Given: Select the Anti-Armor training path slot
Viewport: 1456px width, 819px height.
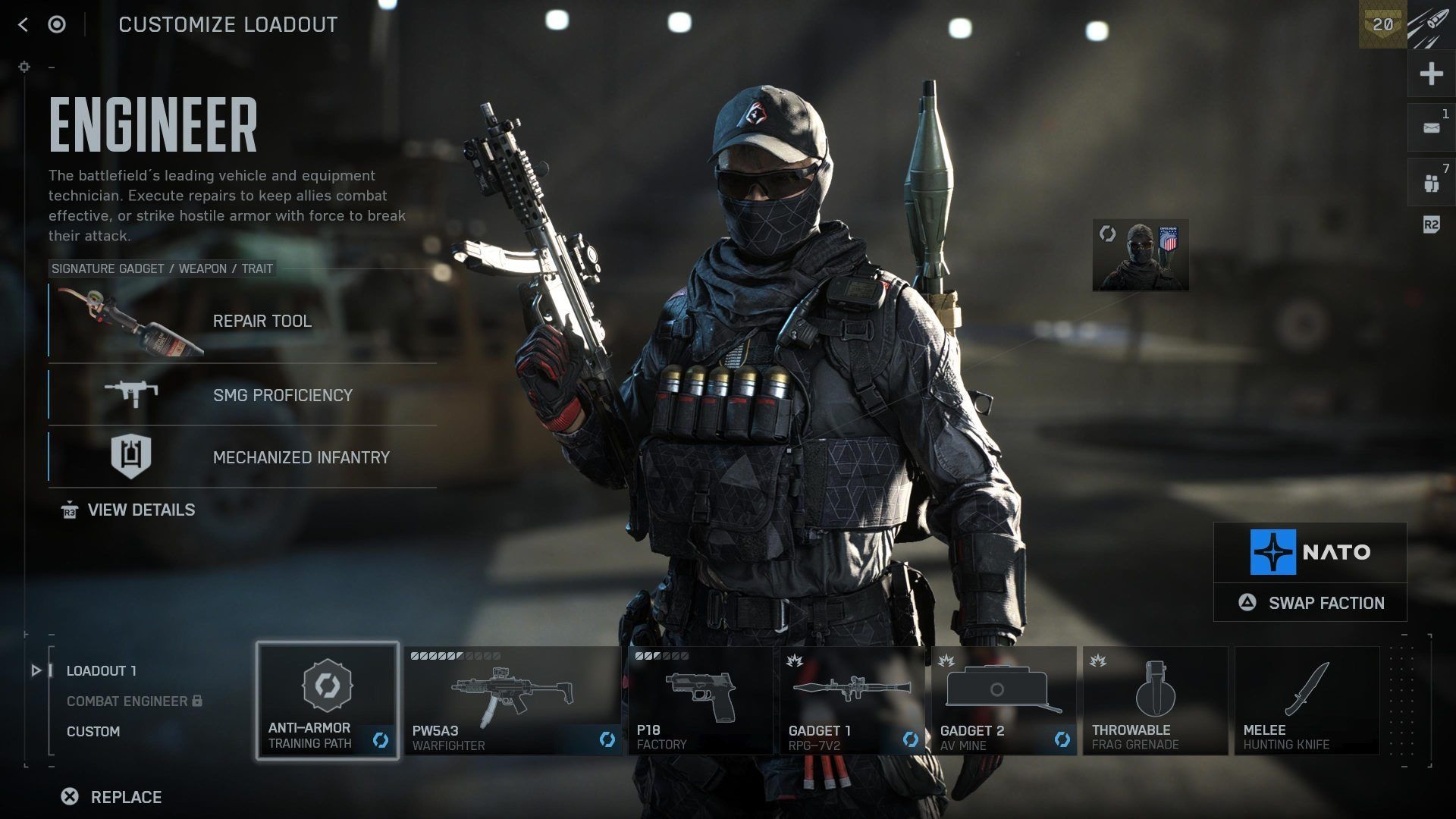Looking at the screenshot, I should [328, 701].
